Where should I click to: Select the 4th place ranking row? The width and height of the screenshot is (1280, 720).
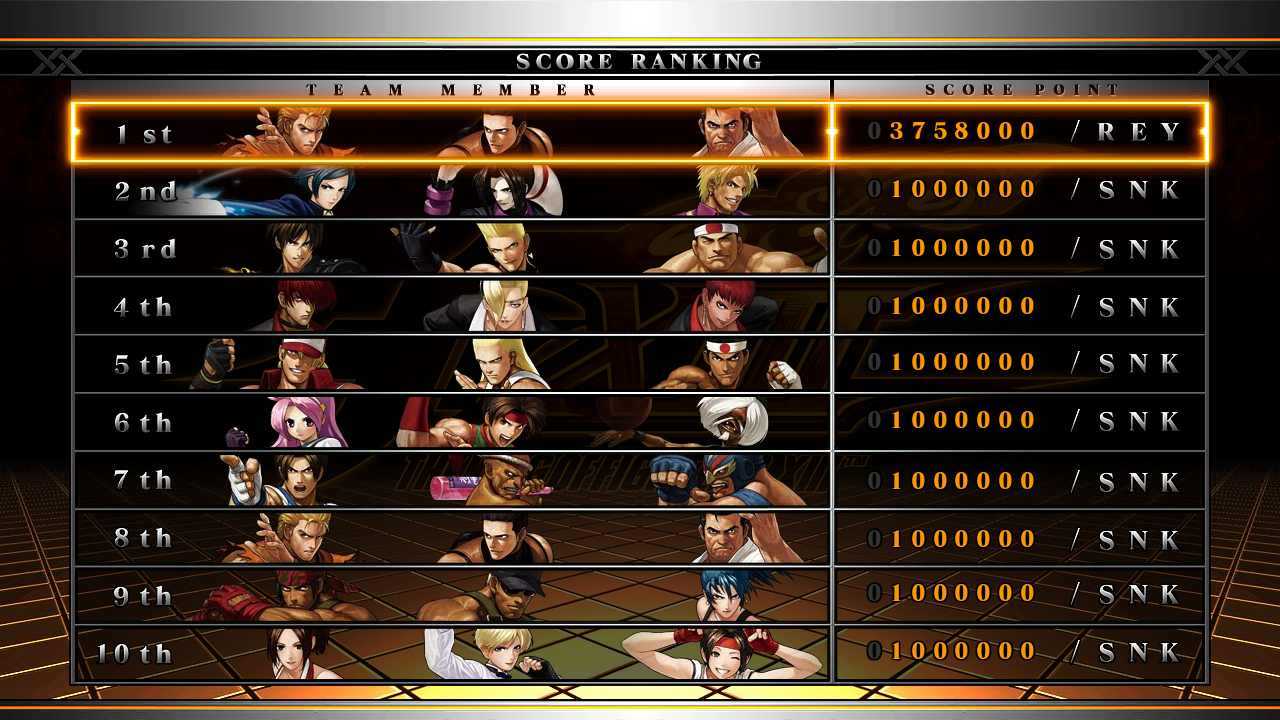tap(640, 306)
